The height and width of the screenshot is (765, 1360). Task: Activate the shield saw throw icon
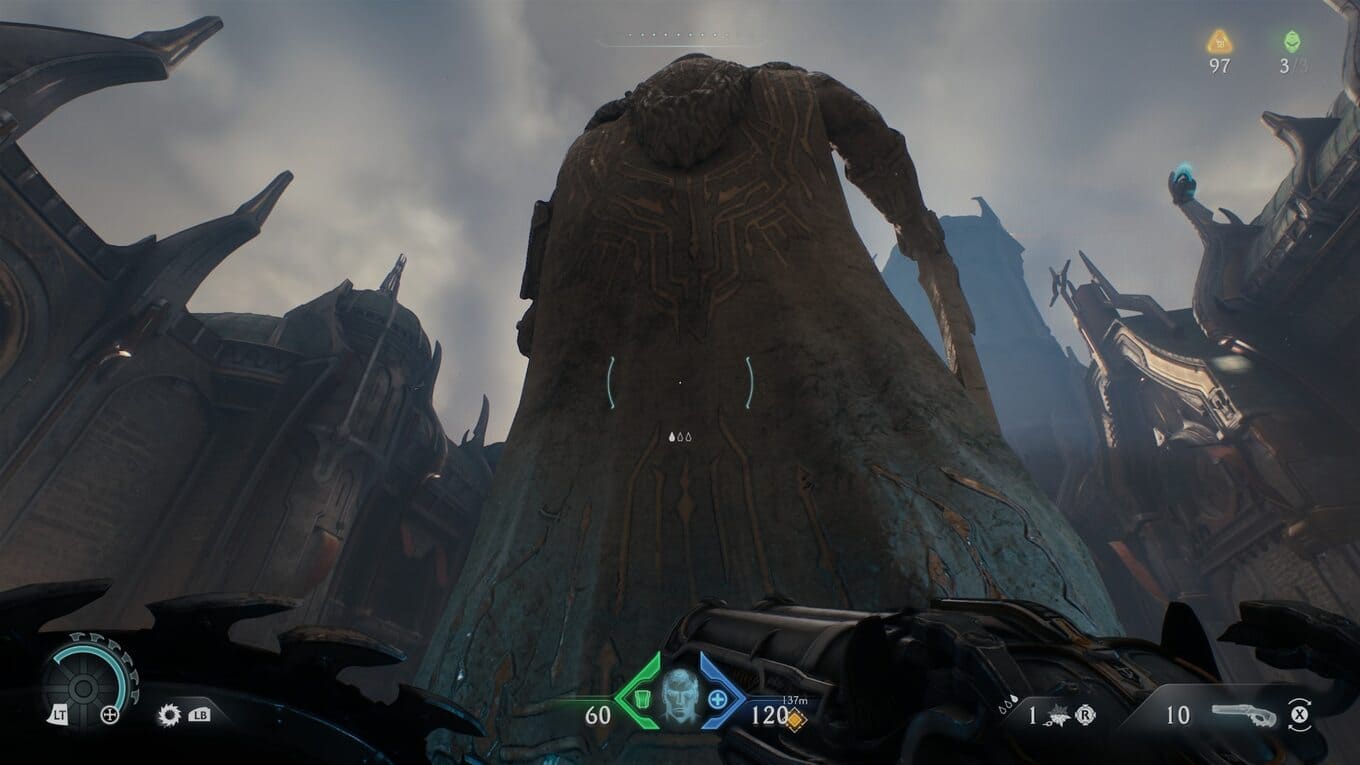169,714
